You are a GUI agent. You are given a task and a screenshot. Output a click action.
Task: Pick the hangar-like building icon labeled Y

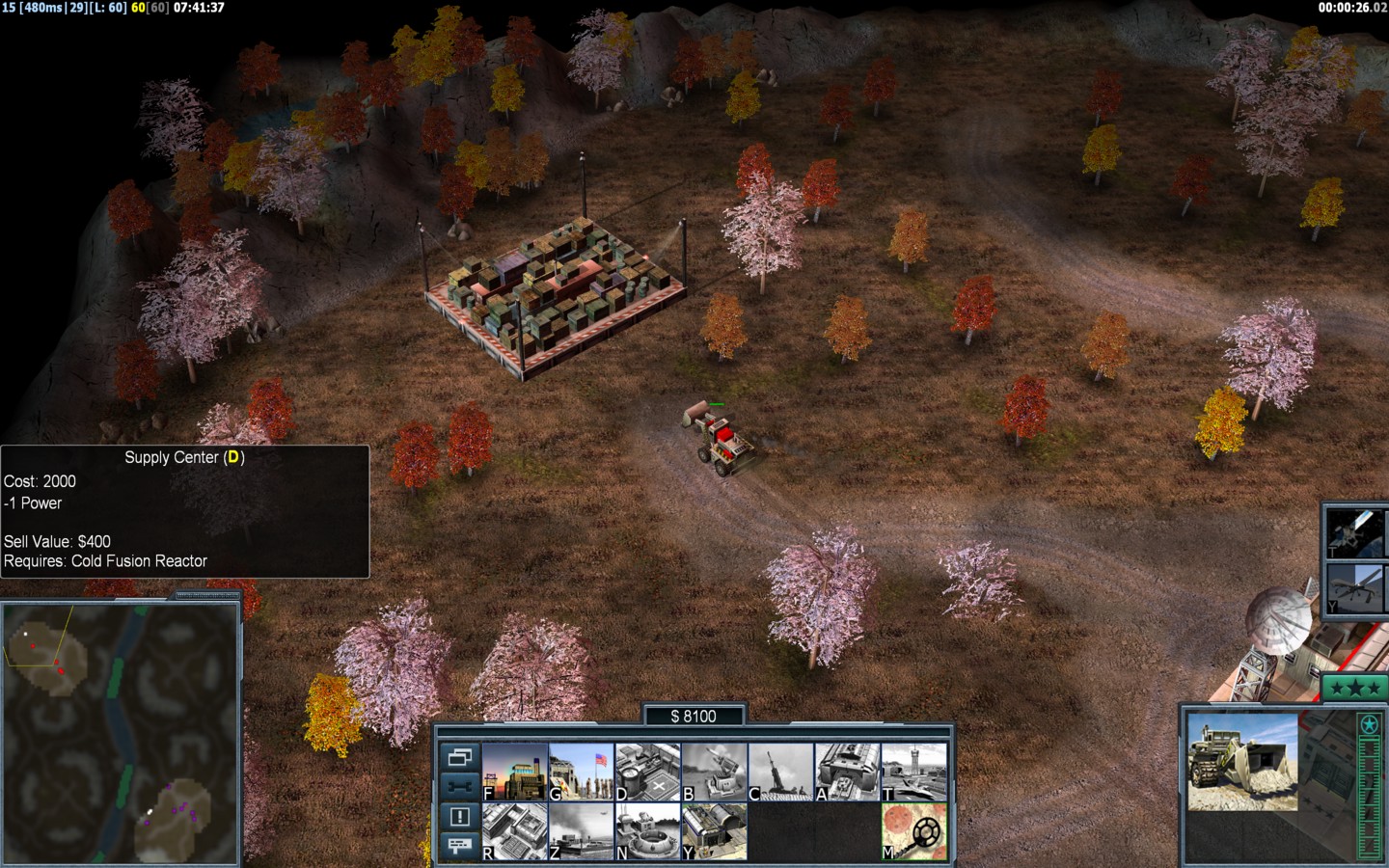[x=715, y=831]
